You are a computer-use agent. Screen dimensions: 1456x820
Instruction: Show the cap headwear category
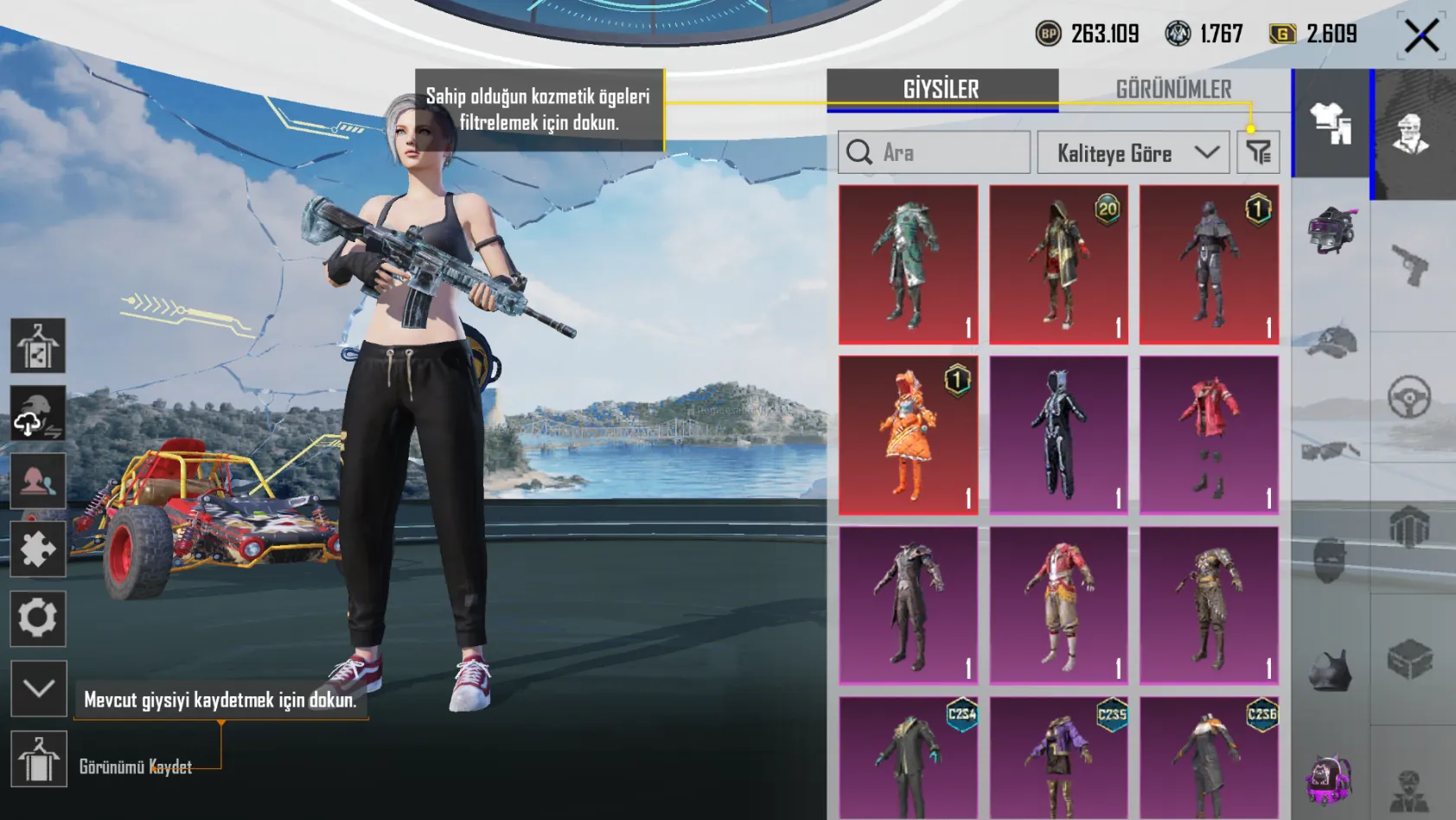[1331, 342]
